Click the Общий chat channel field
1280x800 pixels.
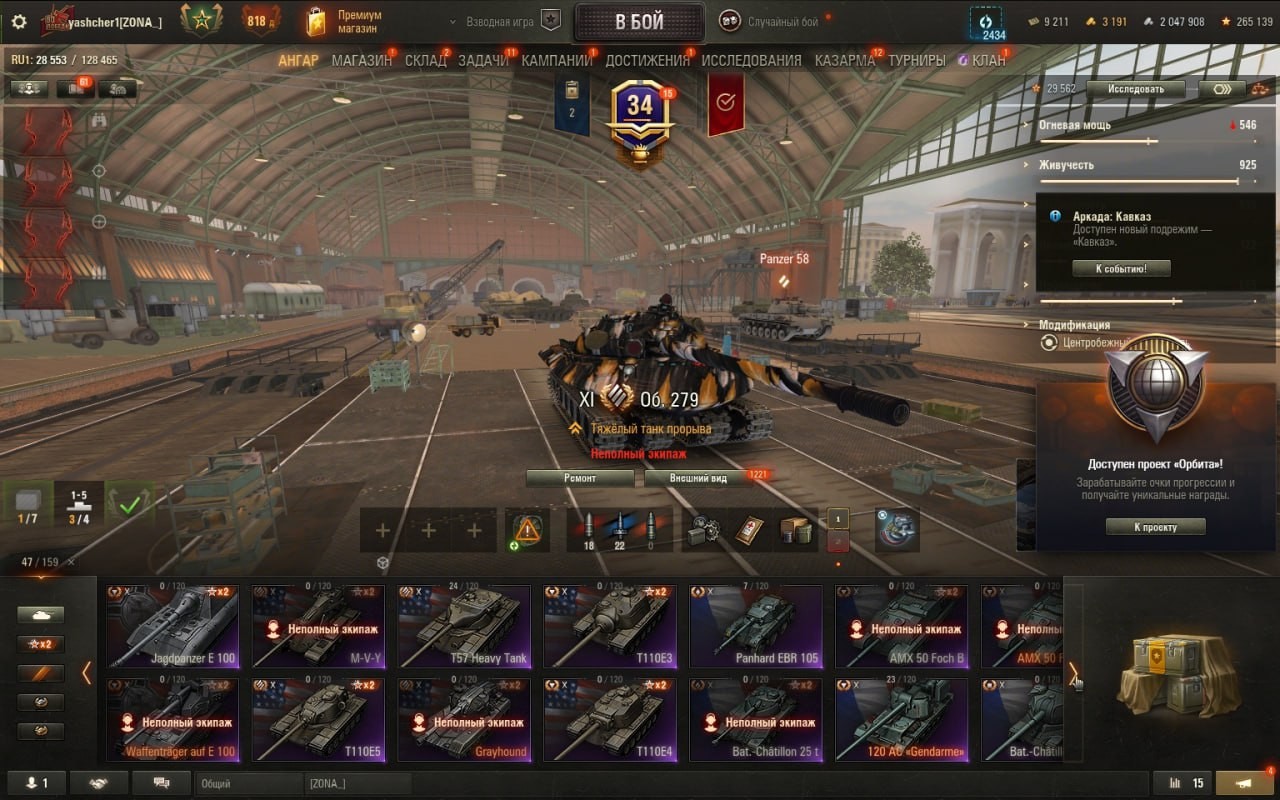point(248,784)
